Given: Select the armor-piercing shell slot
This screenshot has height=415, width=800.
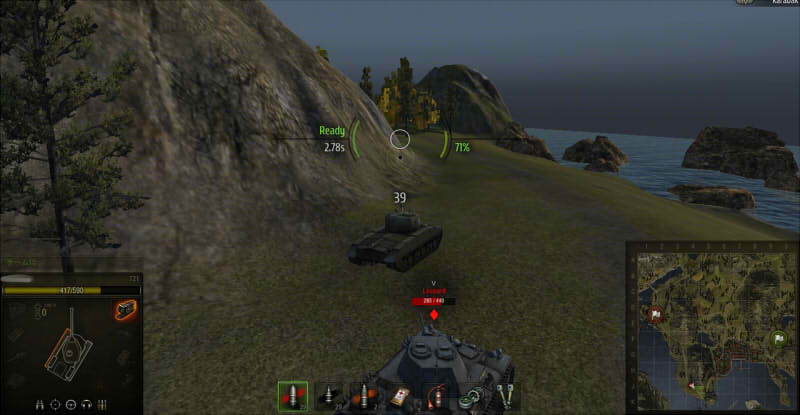Looking at the screenshot, I should [x=294, y=396].
